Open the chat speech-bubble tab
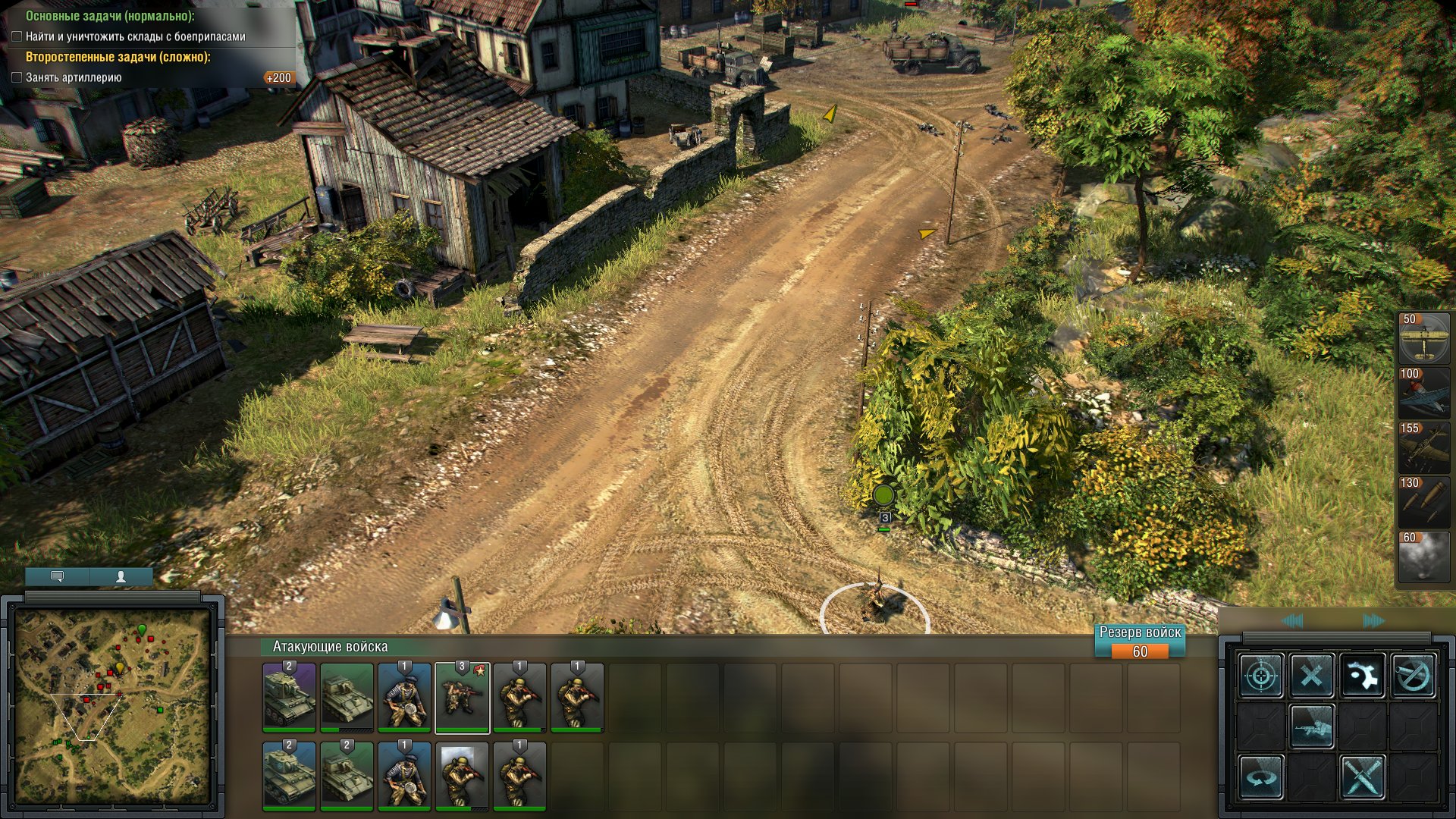 click(x=57, y=577)
